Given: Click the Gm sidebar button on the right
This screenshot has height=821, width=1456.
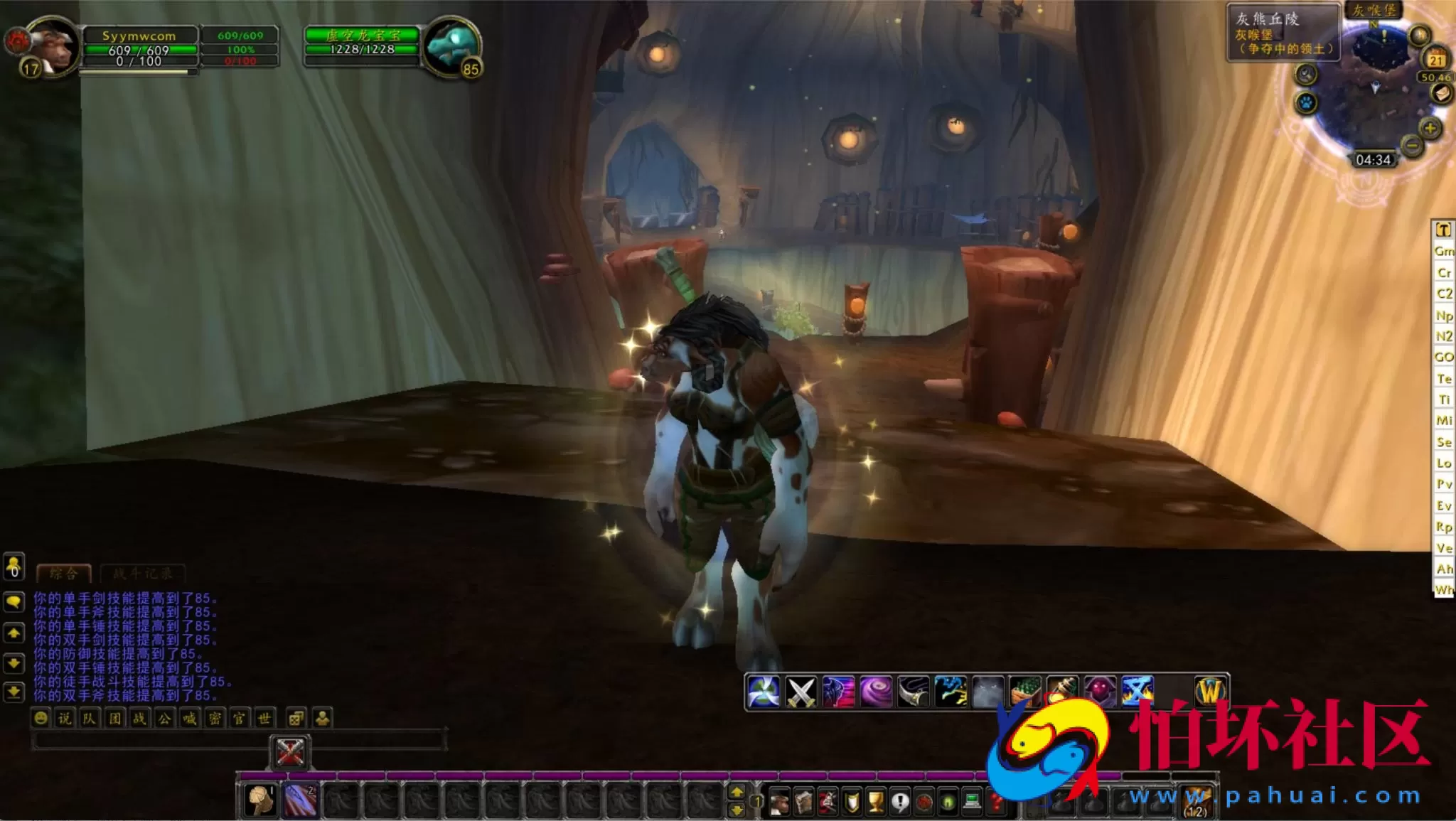Looking at the screenshot, I should click(1444, 251).
